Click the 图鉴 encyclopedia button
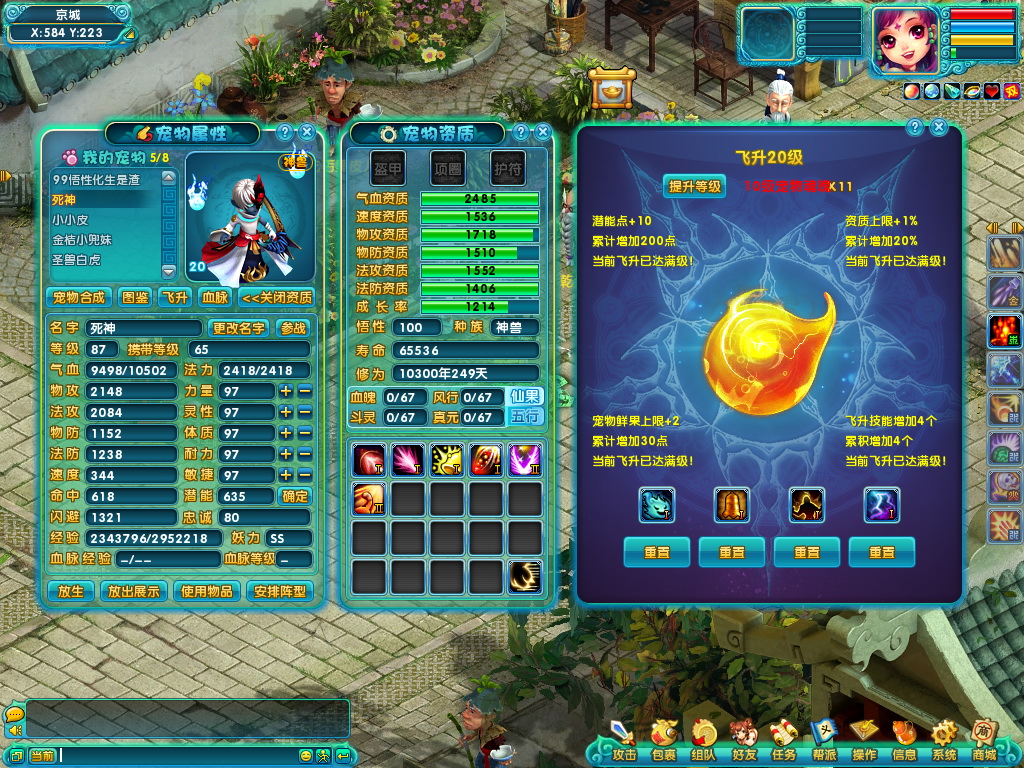The image size is (1024, 768). tap(135, 297)
